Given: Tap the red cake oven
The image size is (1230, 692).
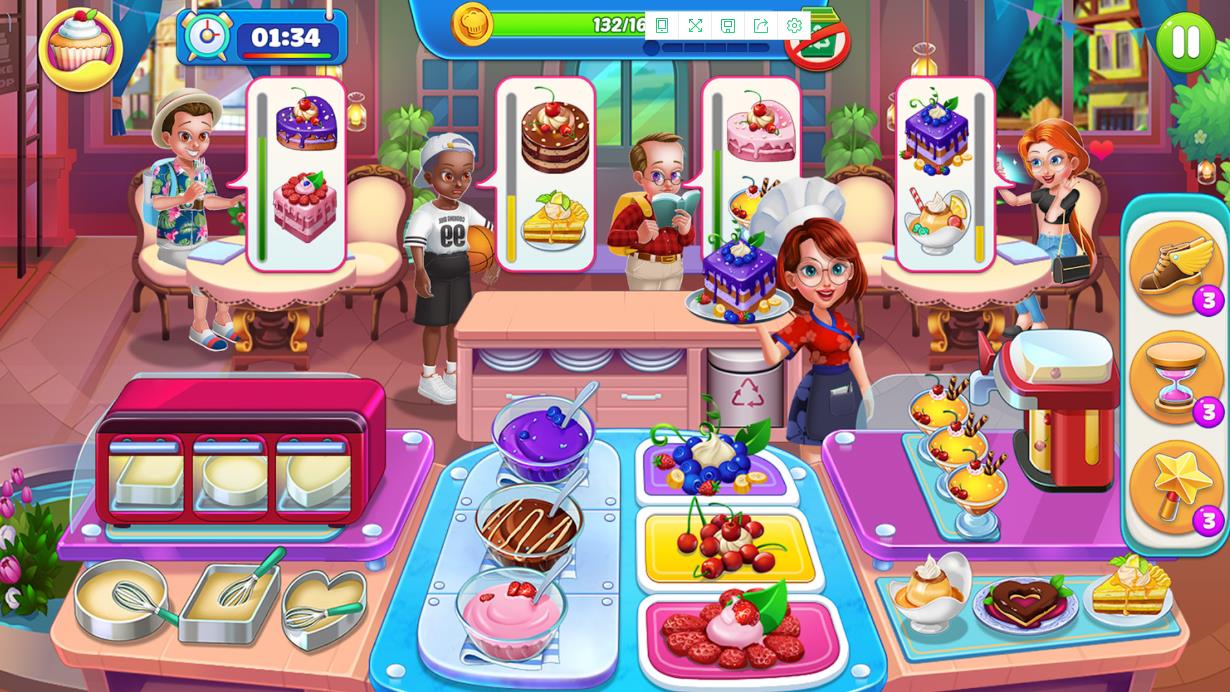Looking at the screenshot, I should 240,450.
